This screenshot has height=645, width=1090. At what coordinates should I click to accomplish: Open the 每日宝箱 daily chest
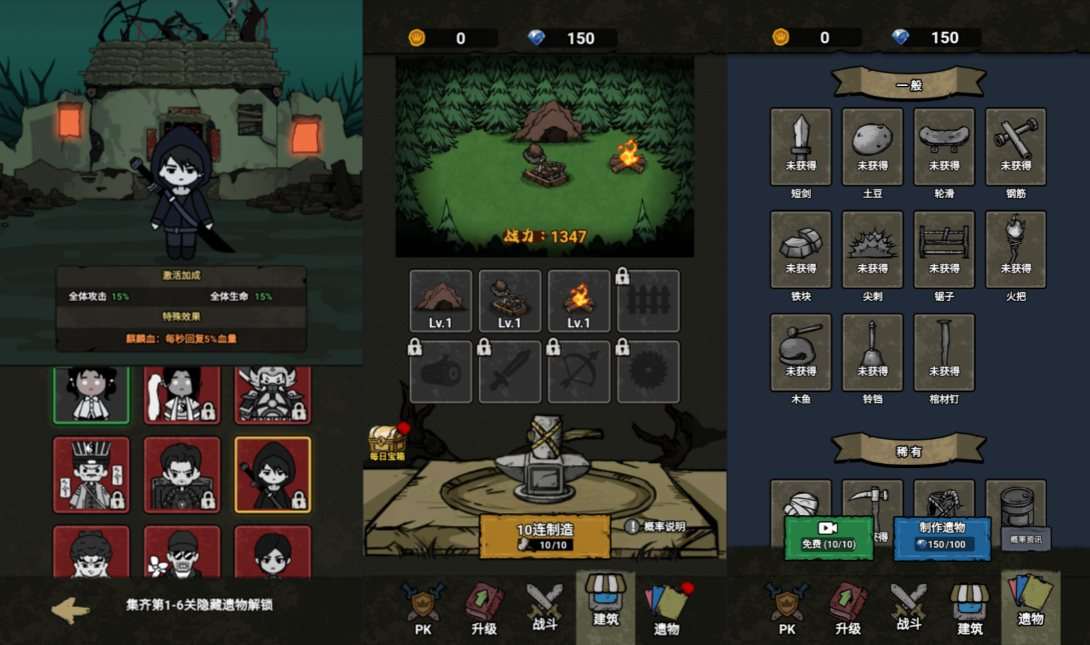(x=386, y=441)
